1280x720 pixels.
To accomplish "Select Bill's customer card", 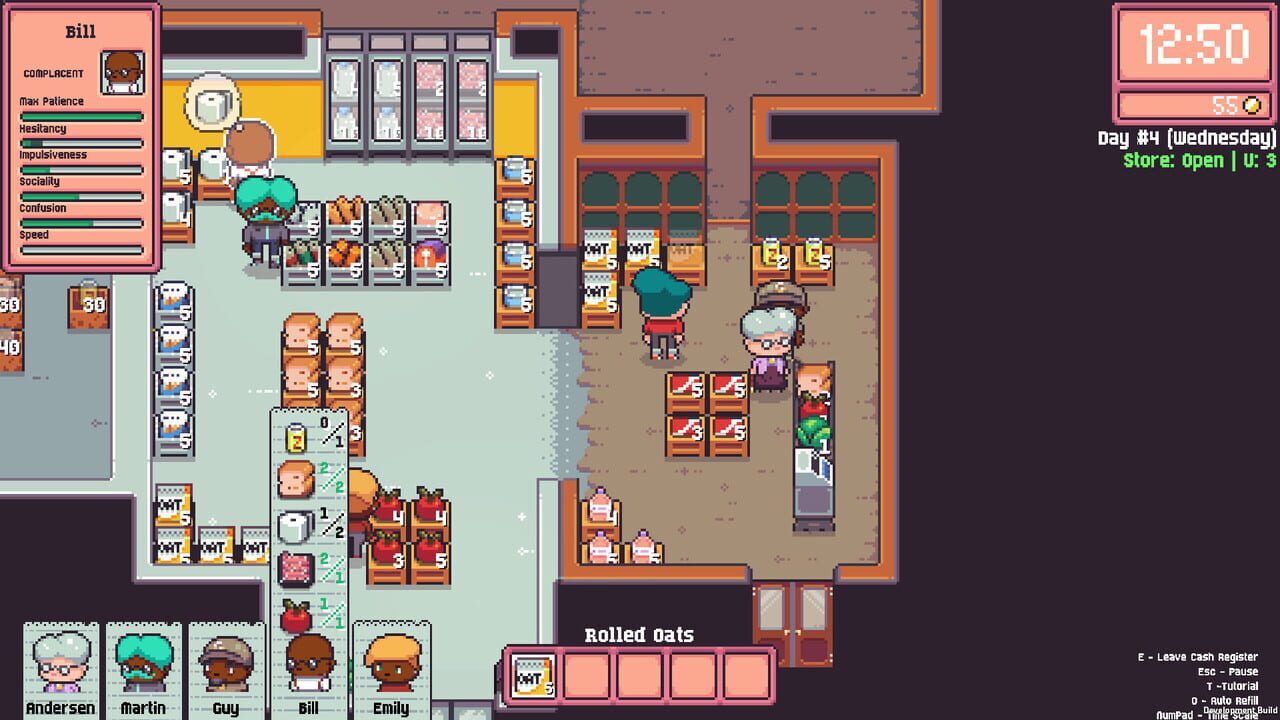I will 309,670.
